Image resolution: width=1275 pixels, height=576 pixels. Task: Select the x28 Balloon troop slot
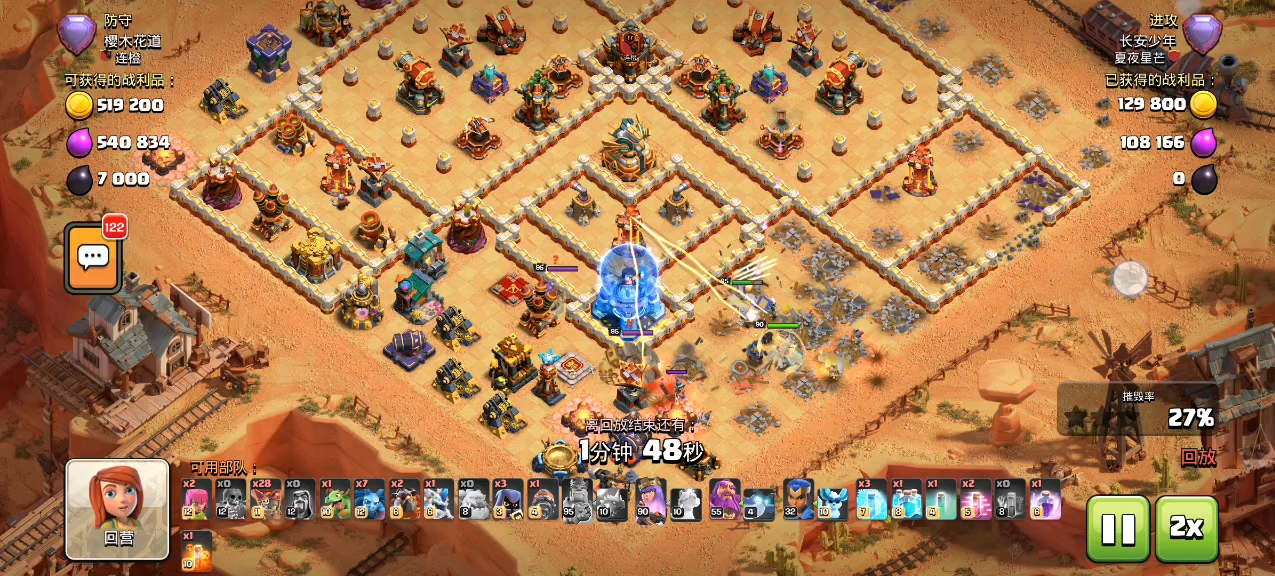(265, 498)
